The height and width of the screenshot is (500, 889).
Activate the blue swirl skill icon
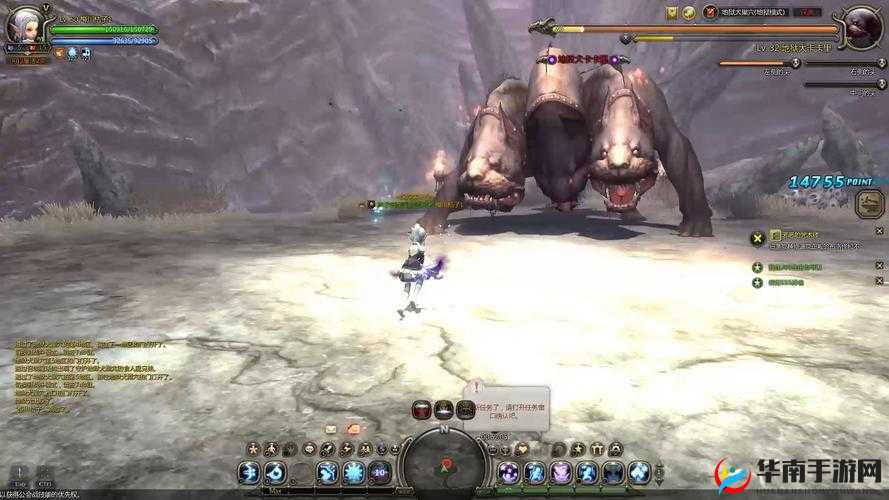276,472
